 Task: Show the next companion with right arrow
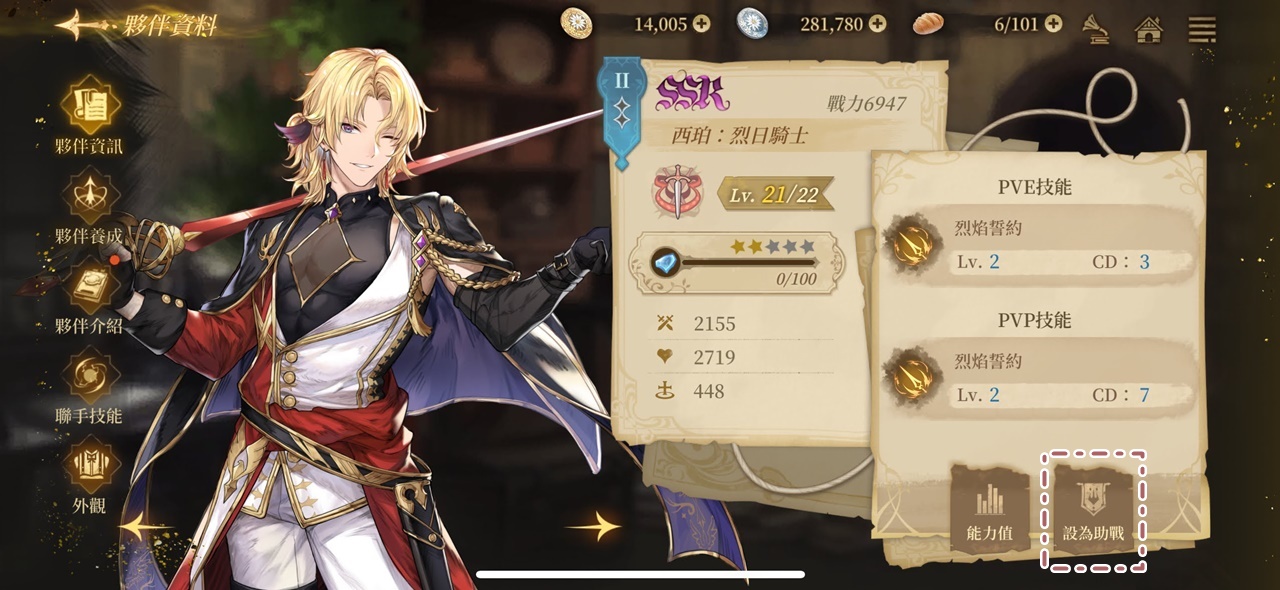pos(593,525)
